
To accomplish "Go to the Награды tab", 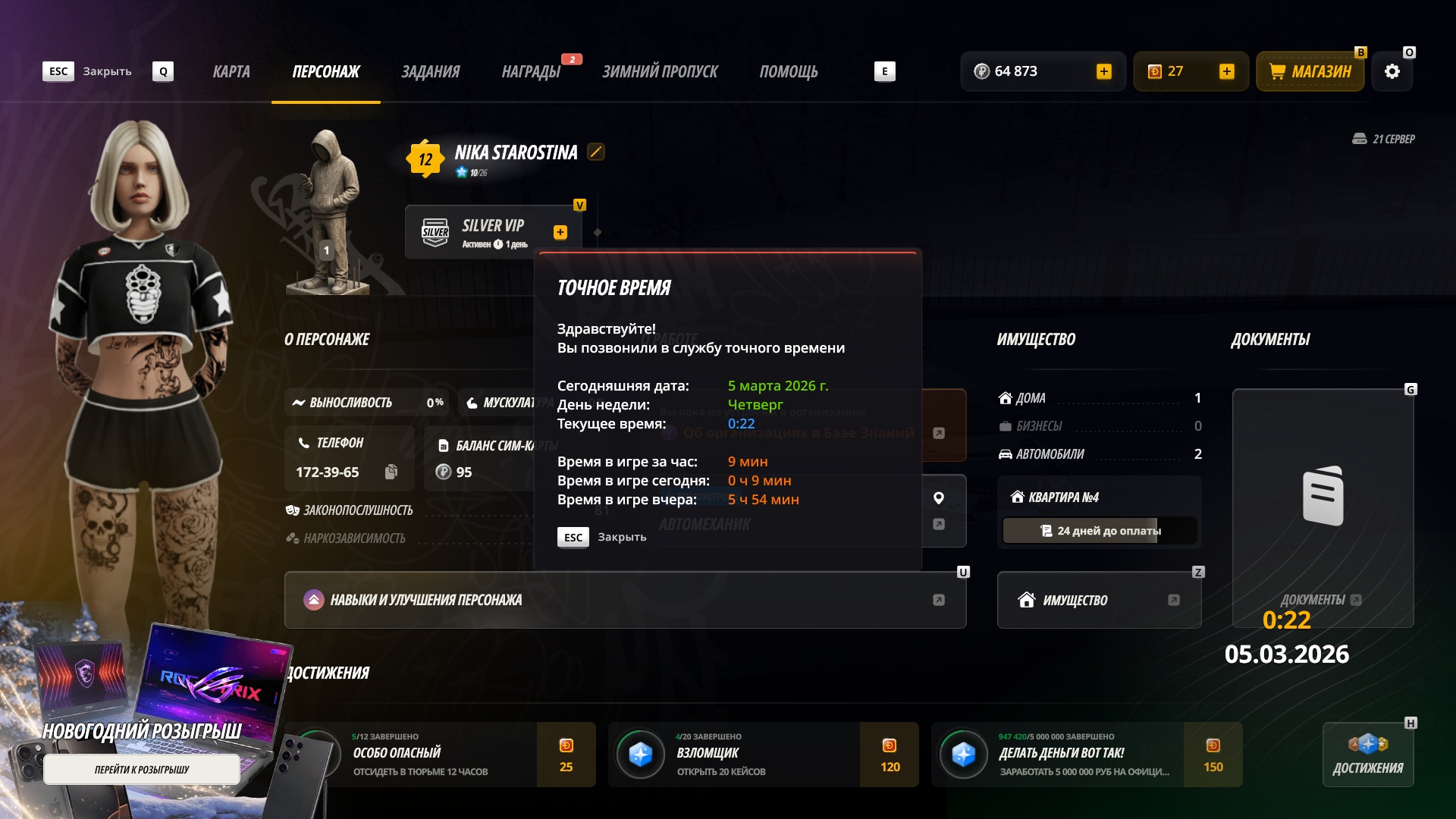I will [x=531, y=72].
